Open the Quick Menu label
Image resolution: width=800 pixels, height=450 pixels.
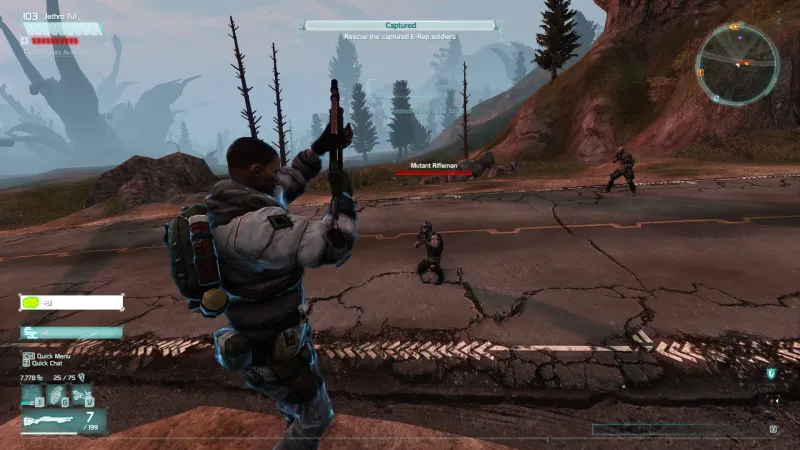(48, 355)
